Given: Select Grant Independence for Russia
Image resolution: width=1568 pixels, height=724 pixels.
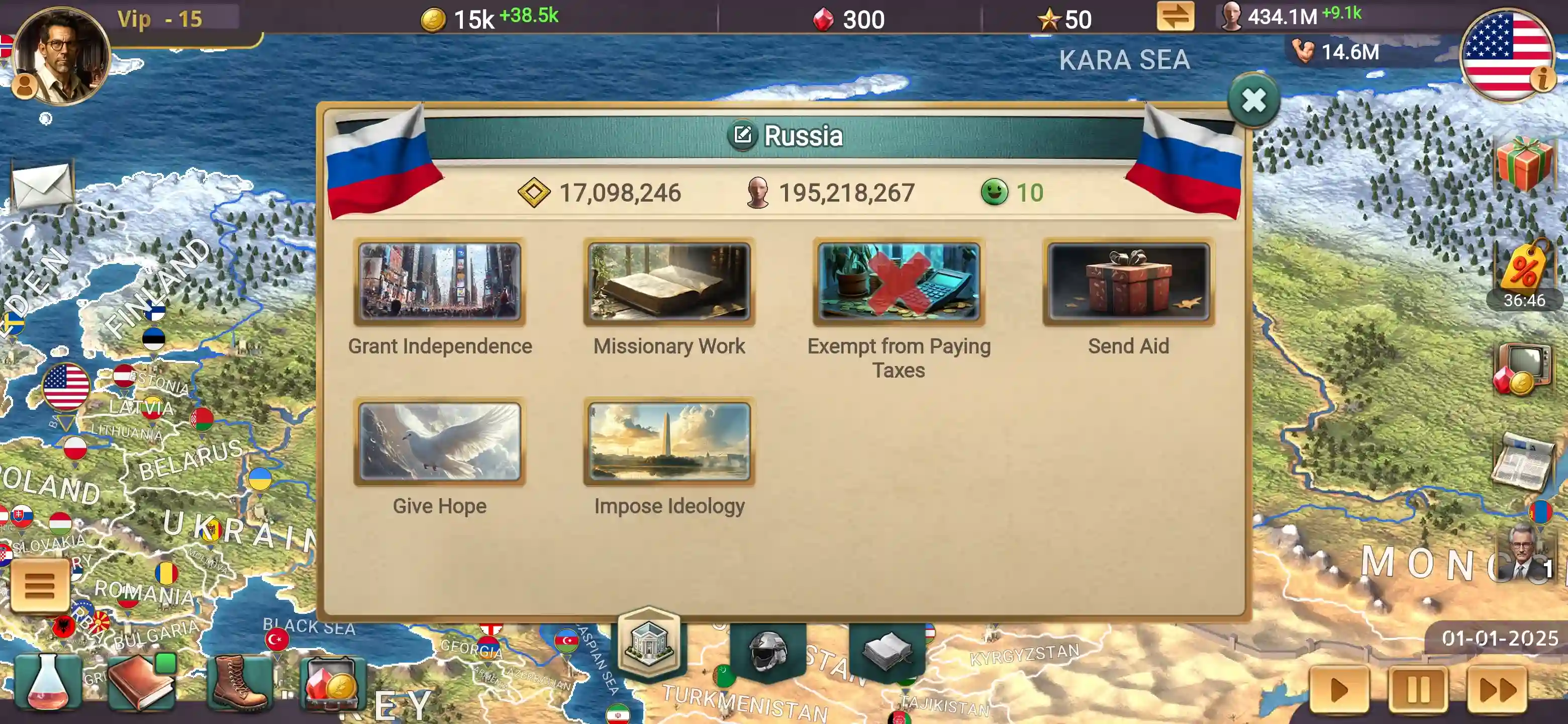Looking at the screenshot, I should pyautogui.click(x=439, y=282).
